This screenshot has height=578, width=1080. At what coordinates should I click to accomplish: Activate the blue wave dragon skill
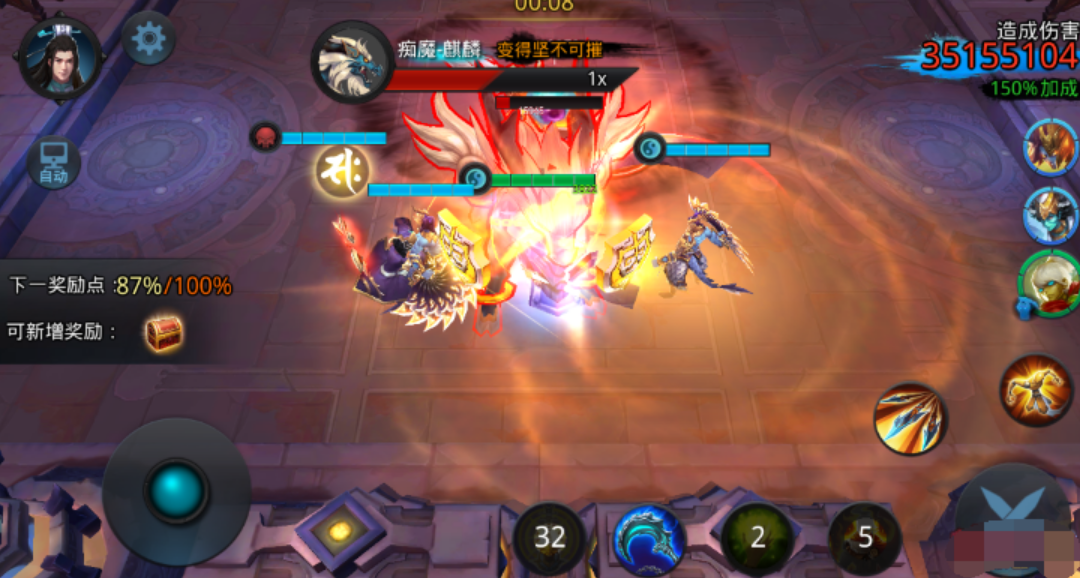[x=649, y=539]
